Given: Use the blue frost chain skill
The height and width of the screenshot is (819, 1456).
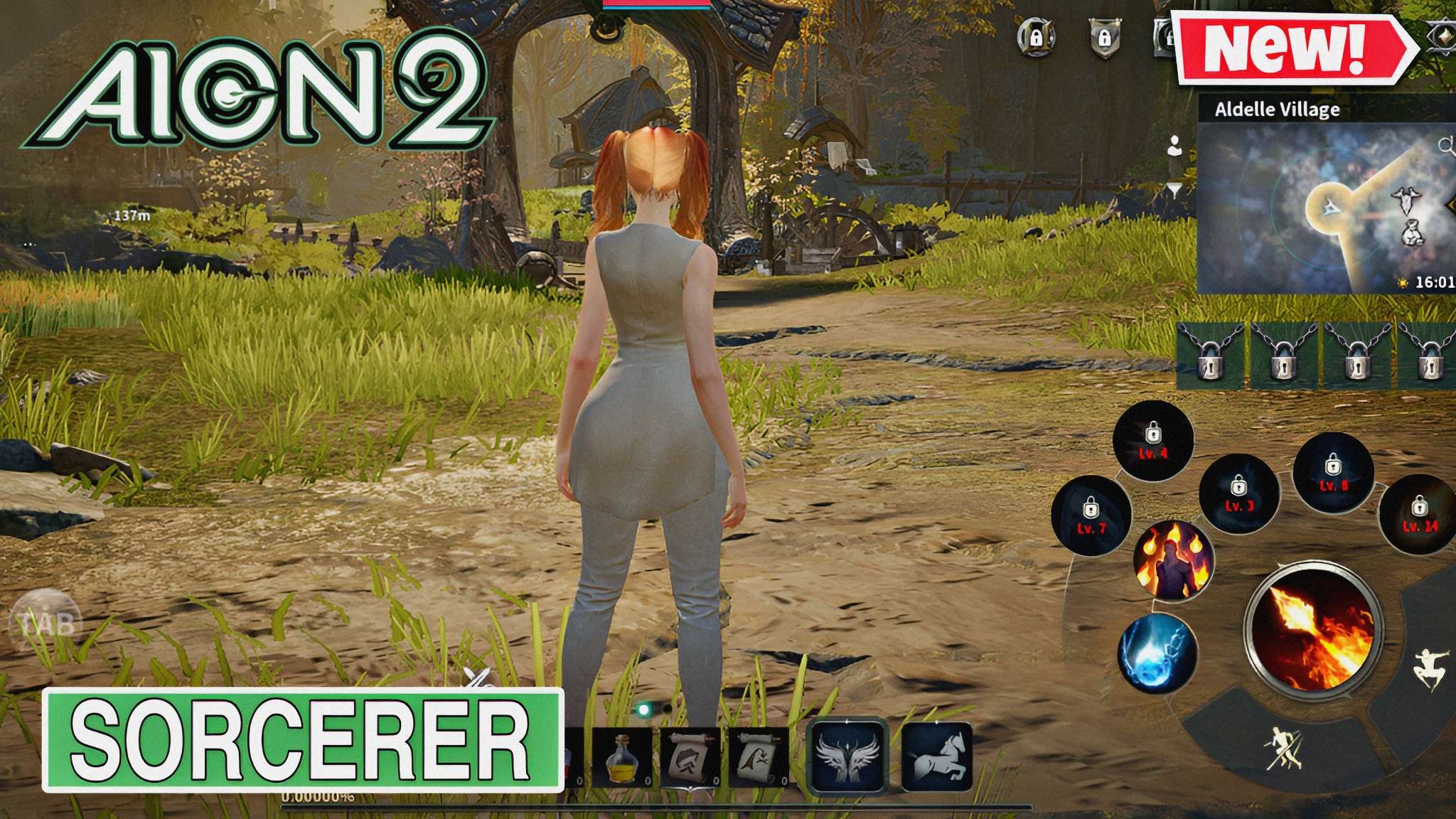Looking at the screenshot, I should tap(1156, 653).
